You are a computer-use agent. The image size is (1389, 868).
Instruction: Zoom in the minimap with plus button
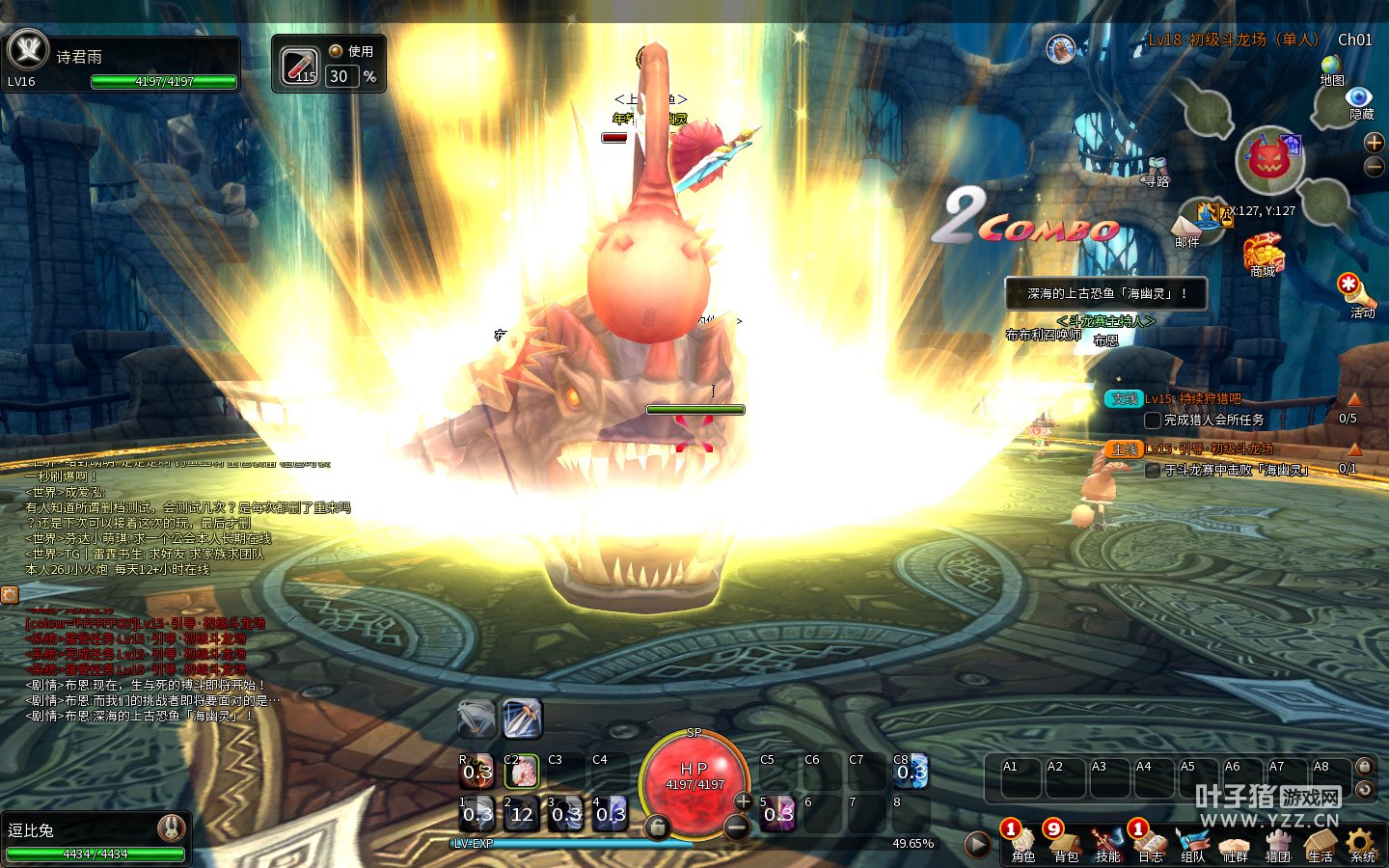pyautogui.click(x=1375, y=143)
